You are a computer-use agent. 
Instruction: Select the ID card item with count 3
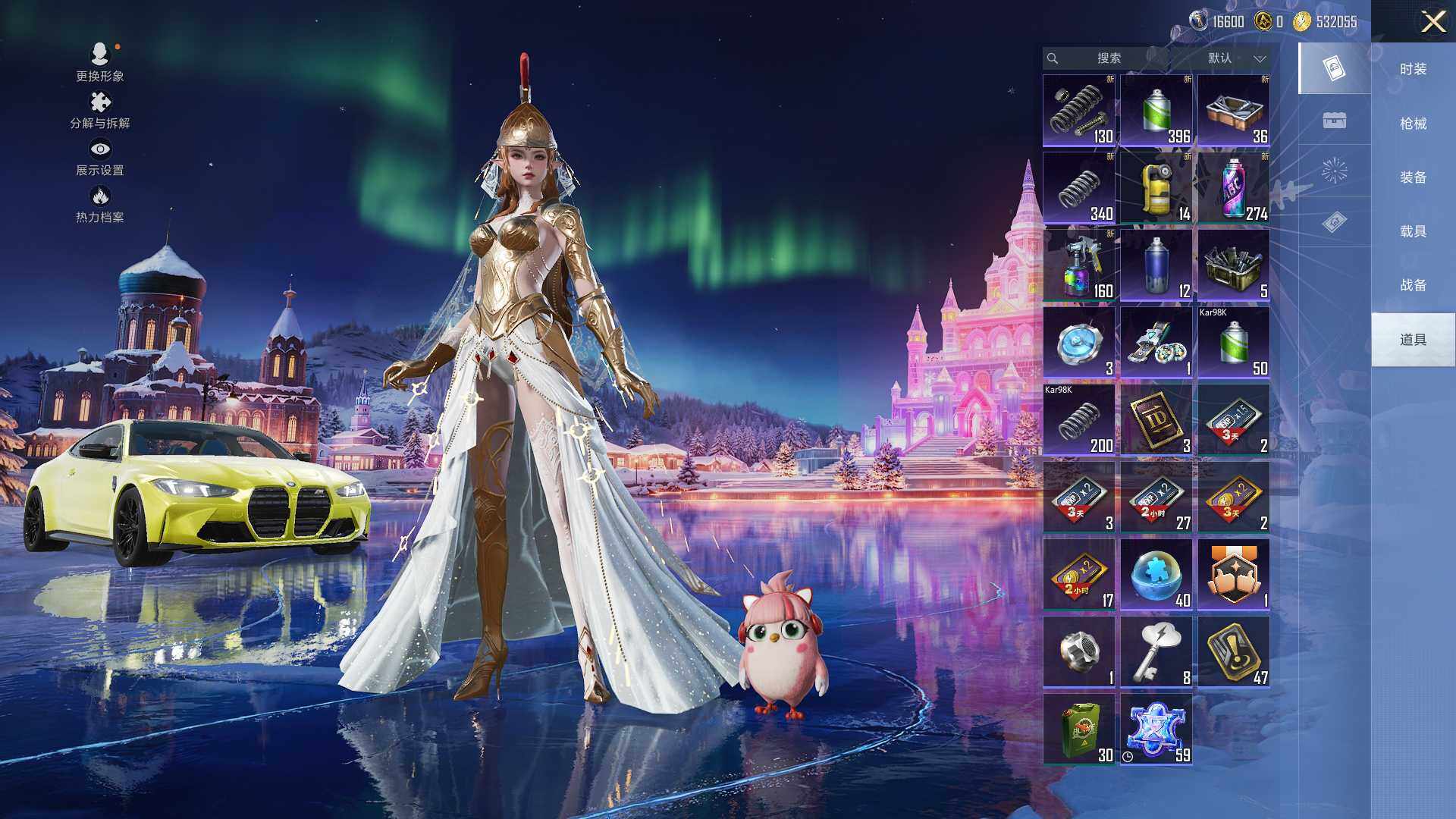pos(1156,420)
